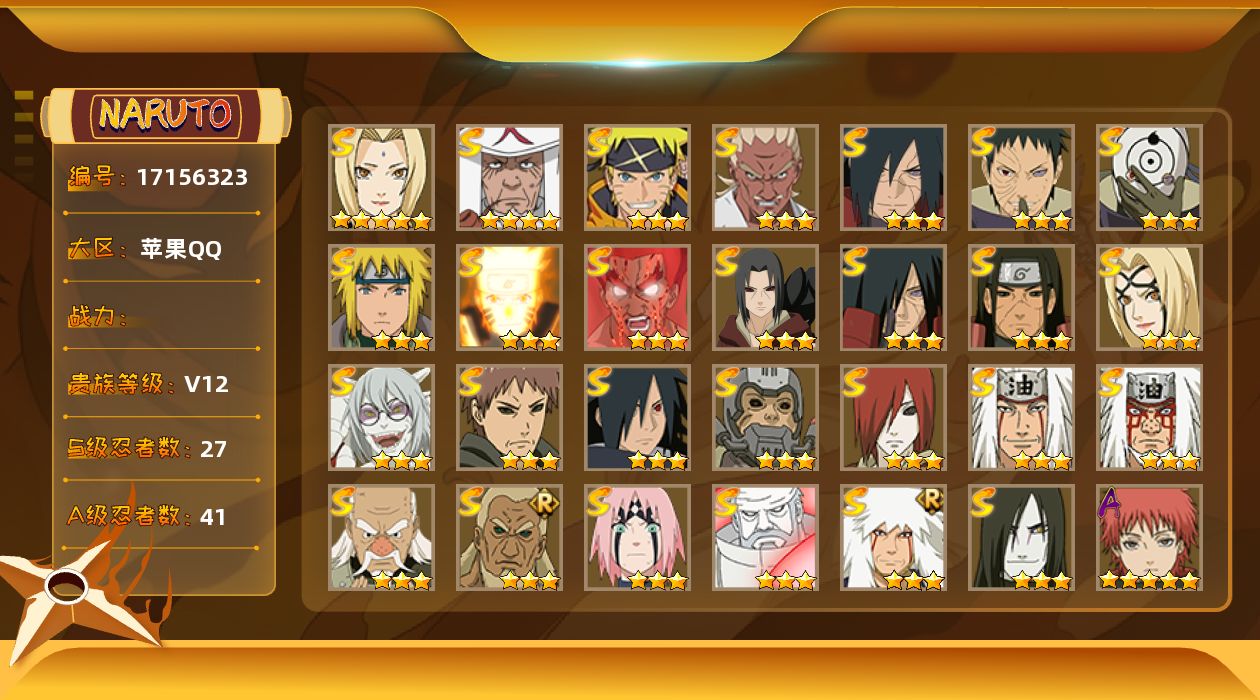Select the Kabuto portrait with glasses
Image resolution: width=1260 pixels, height=700 pixels.
coord(381,417)
